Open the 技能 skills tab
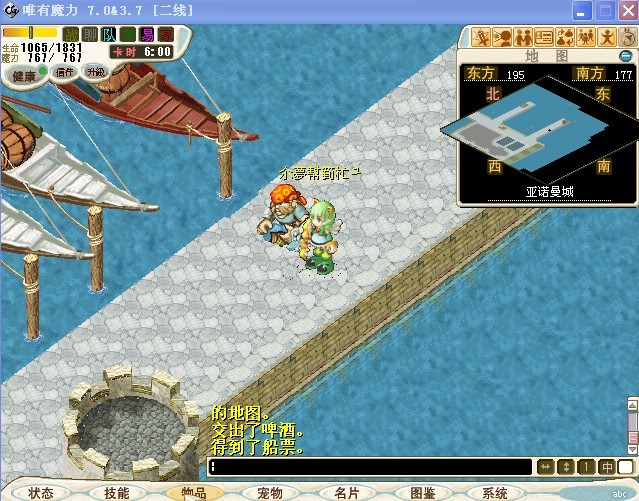The height and width of the screenshot is (501, 639). (116, 493)
